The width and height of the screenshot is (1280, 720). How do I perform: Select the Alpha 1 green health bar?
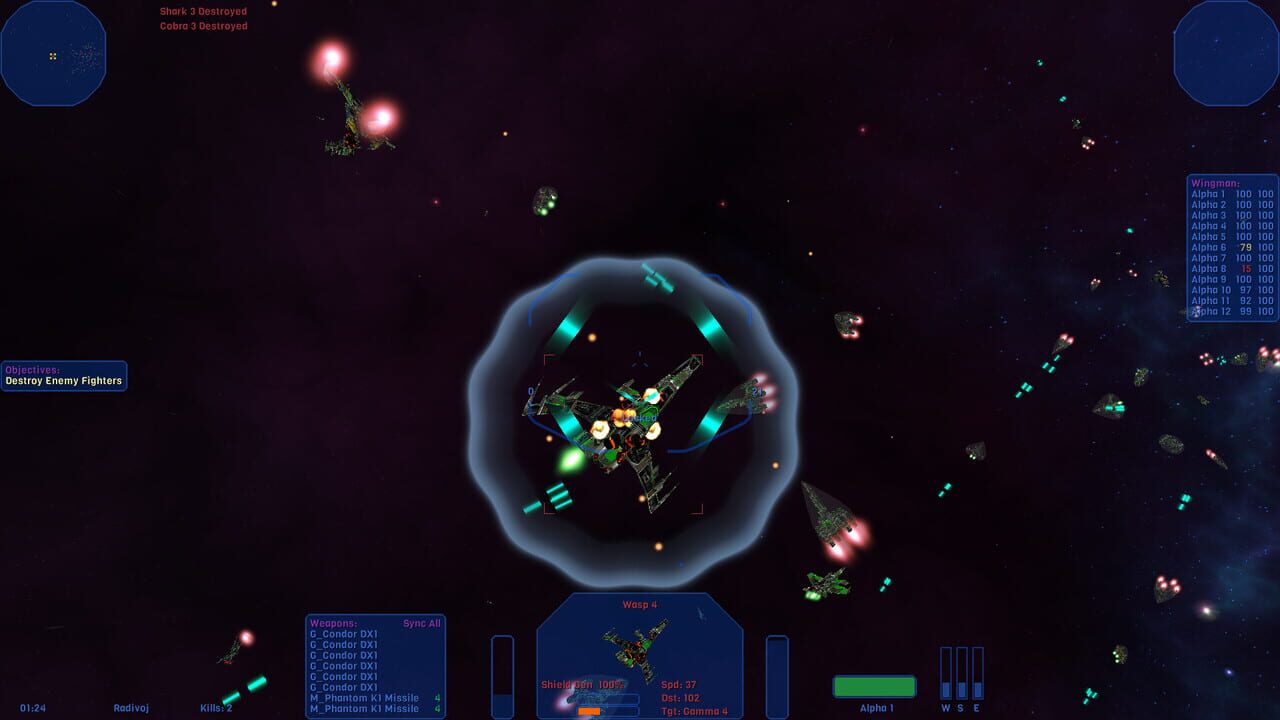[x=873, y=686]
